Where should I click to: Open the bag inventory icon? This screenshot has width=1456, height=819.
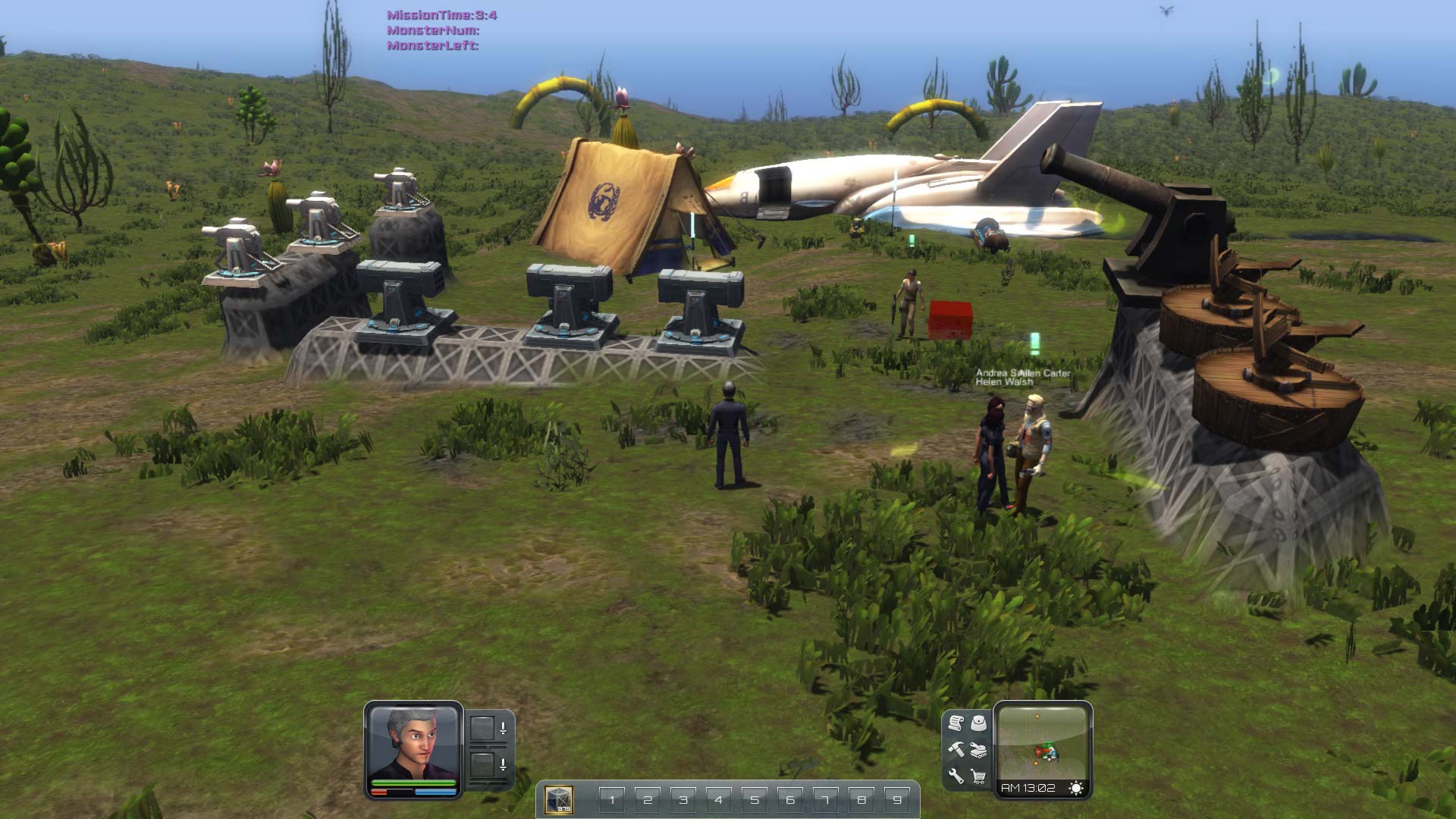pos(979,723)
